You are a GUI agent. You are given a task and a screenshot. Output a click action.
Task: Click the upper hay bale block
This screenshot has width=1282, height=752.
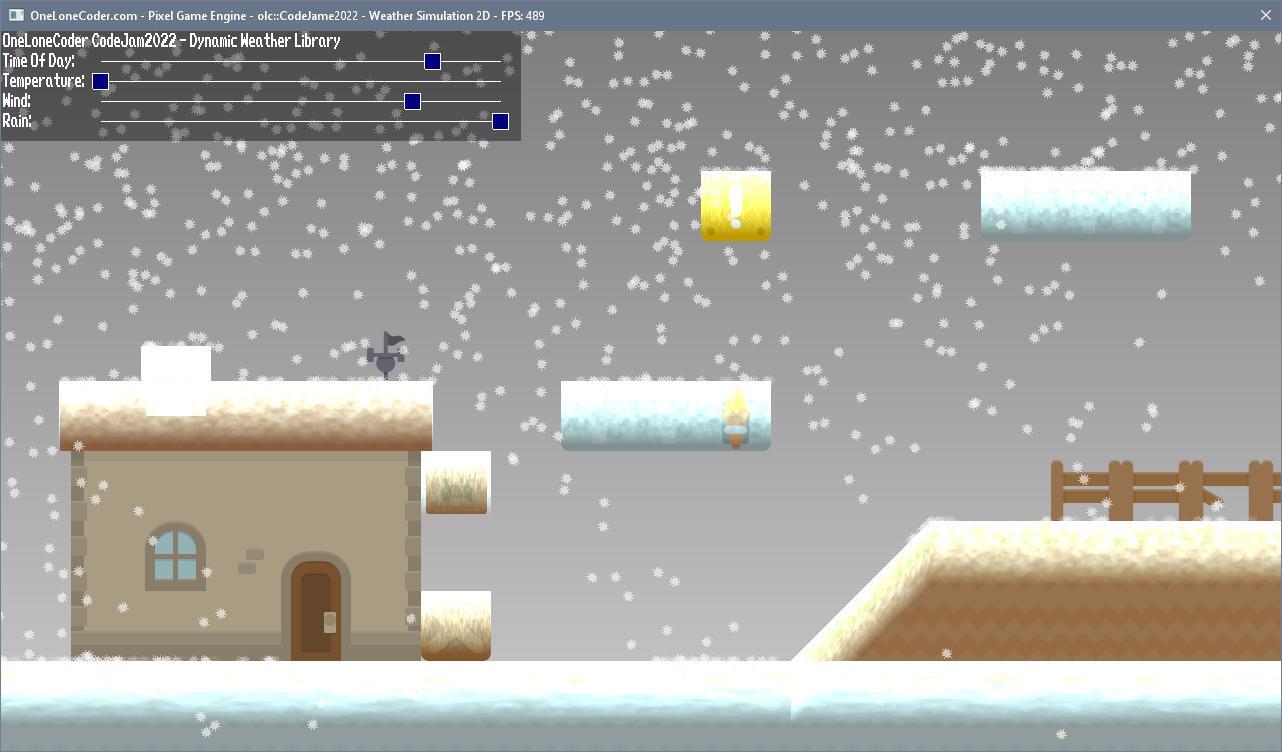click(456, 483)
